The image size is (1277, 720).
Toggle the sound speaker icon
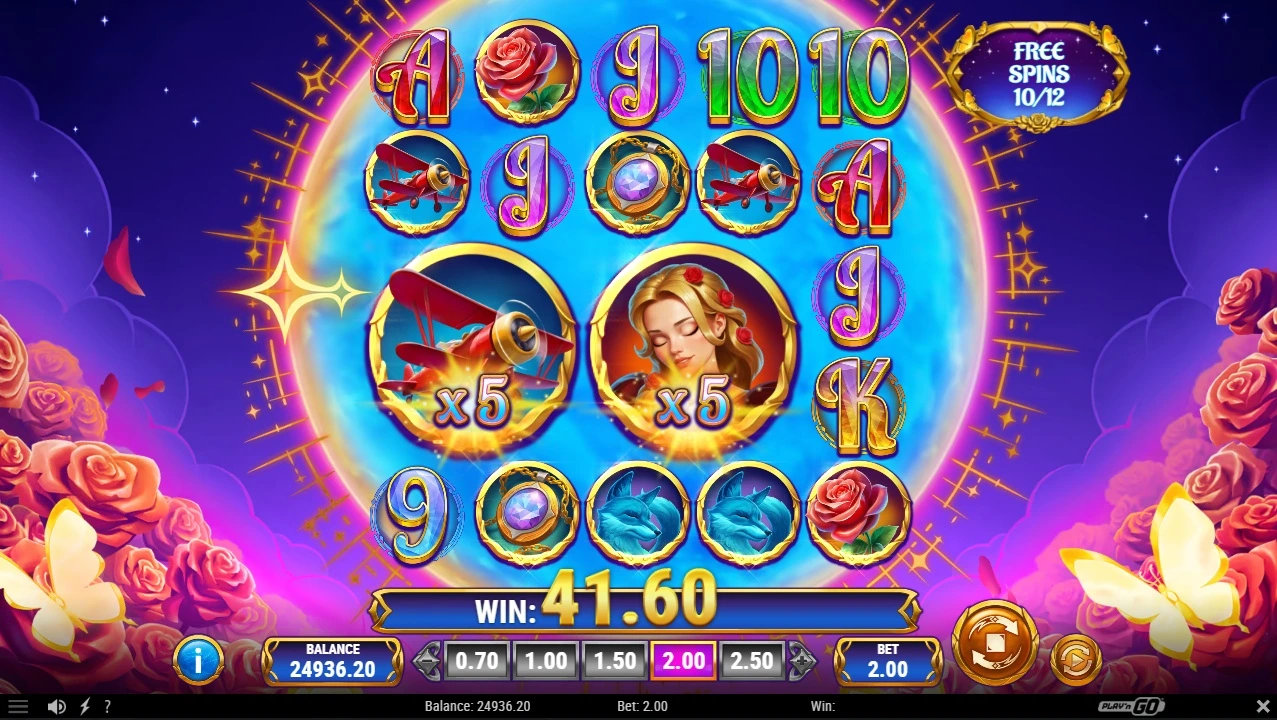(x=57, y=706)
